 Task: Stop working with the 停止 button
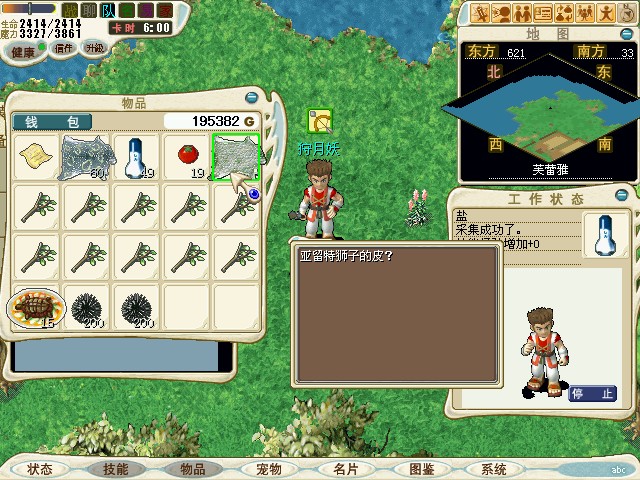point(592,394)
